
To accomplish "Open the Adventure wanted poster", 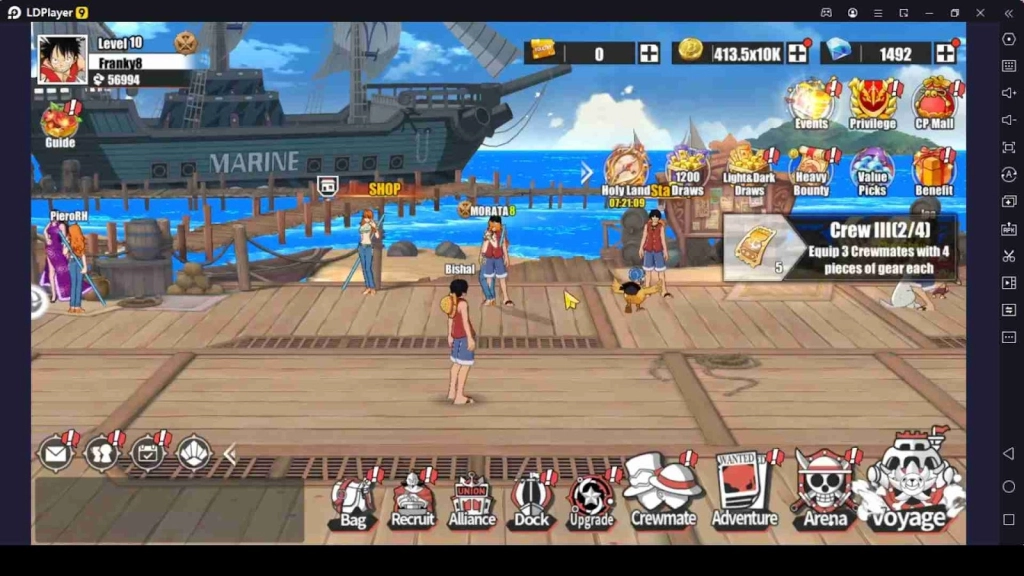I will coord(743,489).
